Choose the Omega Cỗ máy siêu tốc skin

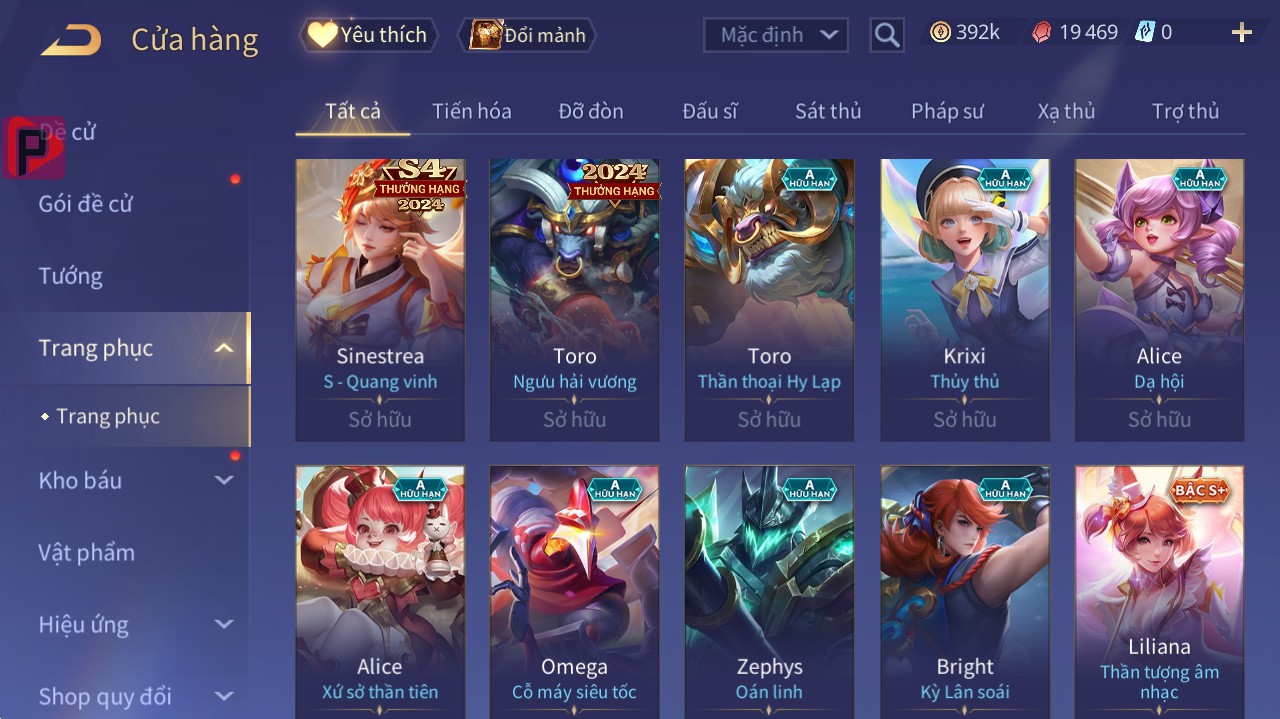574,590
